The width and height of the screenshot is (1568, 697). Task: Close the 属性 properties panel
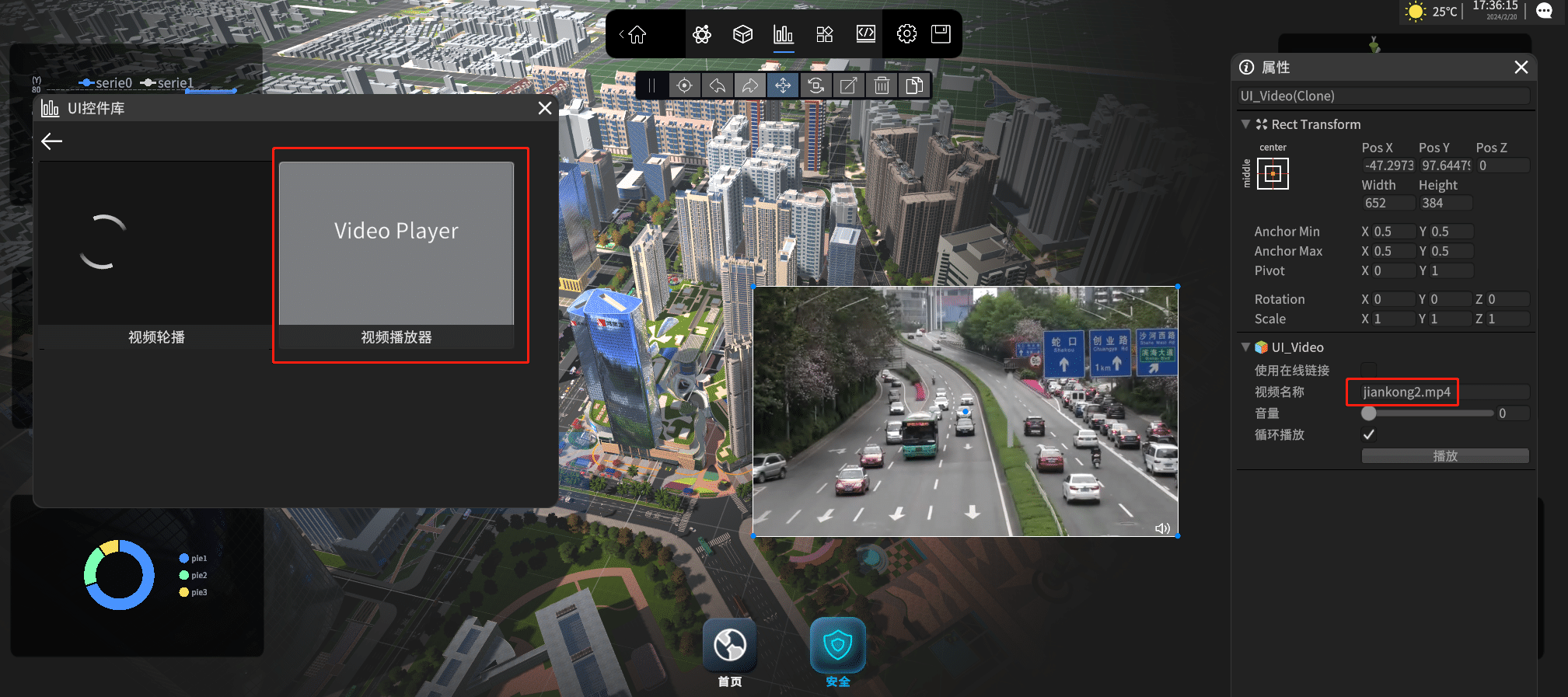point(1521,68)
